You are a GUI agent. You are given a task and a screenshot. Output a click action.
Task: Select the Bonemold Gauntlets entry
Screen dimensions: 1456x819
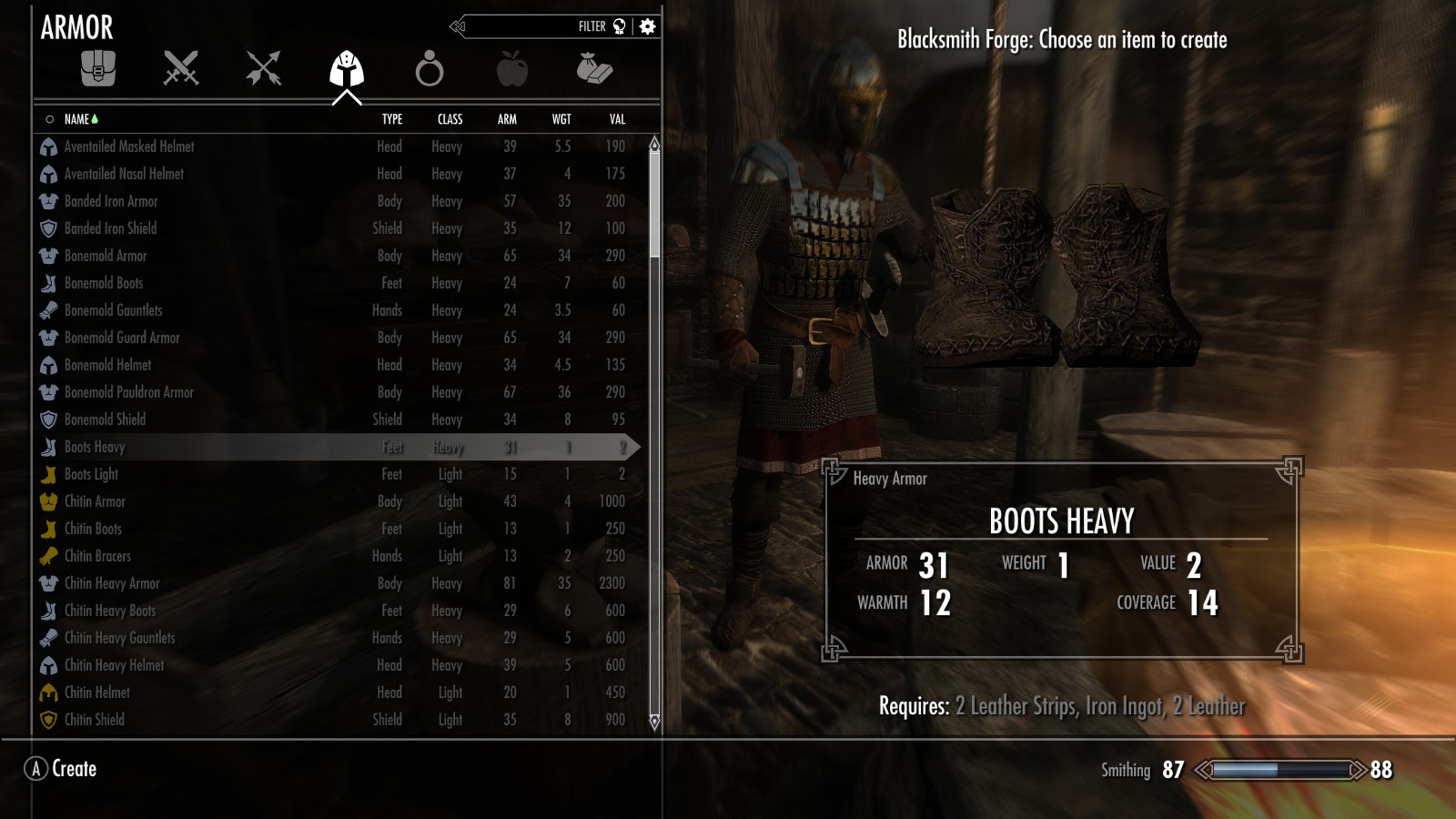pyautogui.click(x=113, y=310)
